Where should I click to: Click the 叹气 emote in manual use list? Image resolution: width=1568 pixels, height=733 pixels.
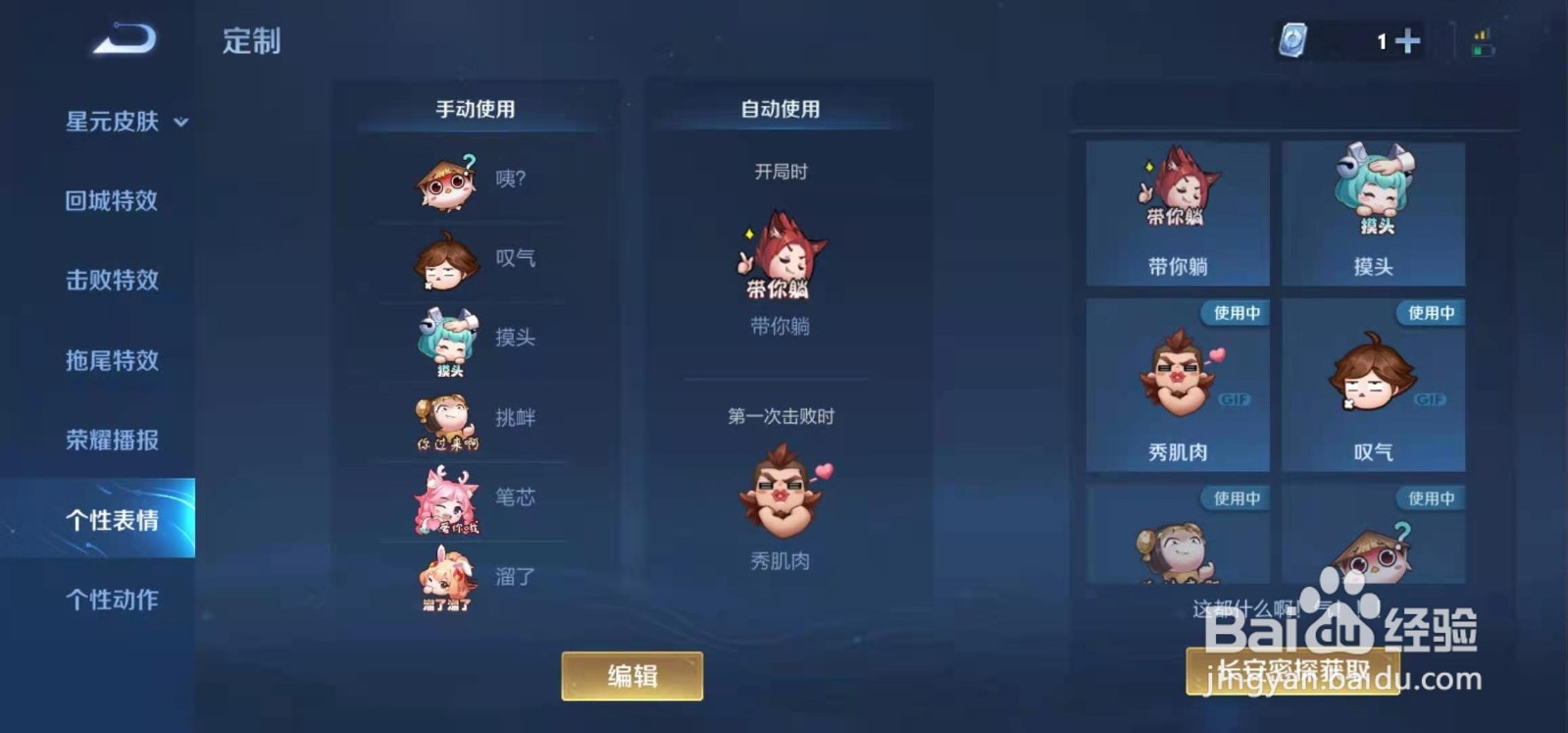coord(449,260)
